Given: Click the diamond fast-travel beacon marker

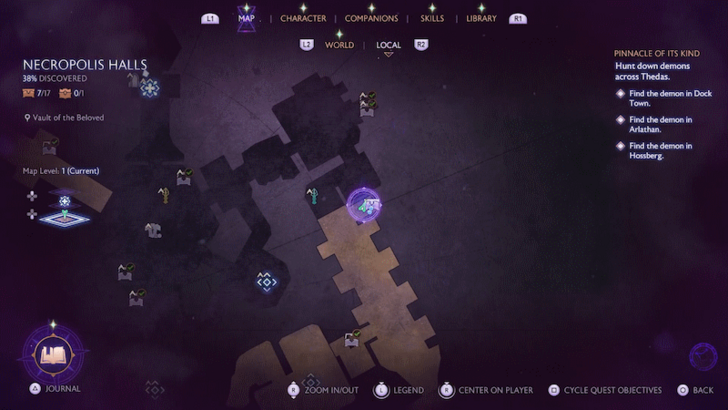Looking at the screenshot, I should click(265, 282).
